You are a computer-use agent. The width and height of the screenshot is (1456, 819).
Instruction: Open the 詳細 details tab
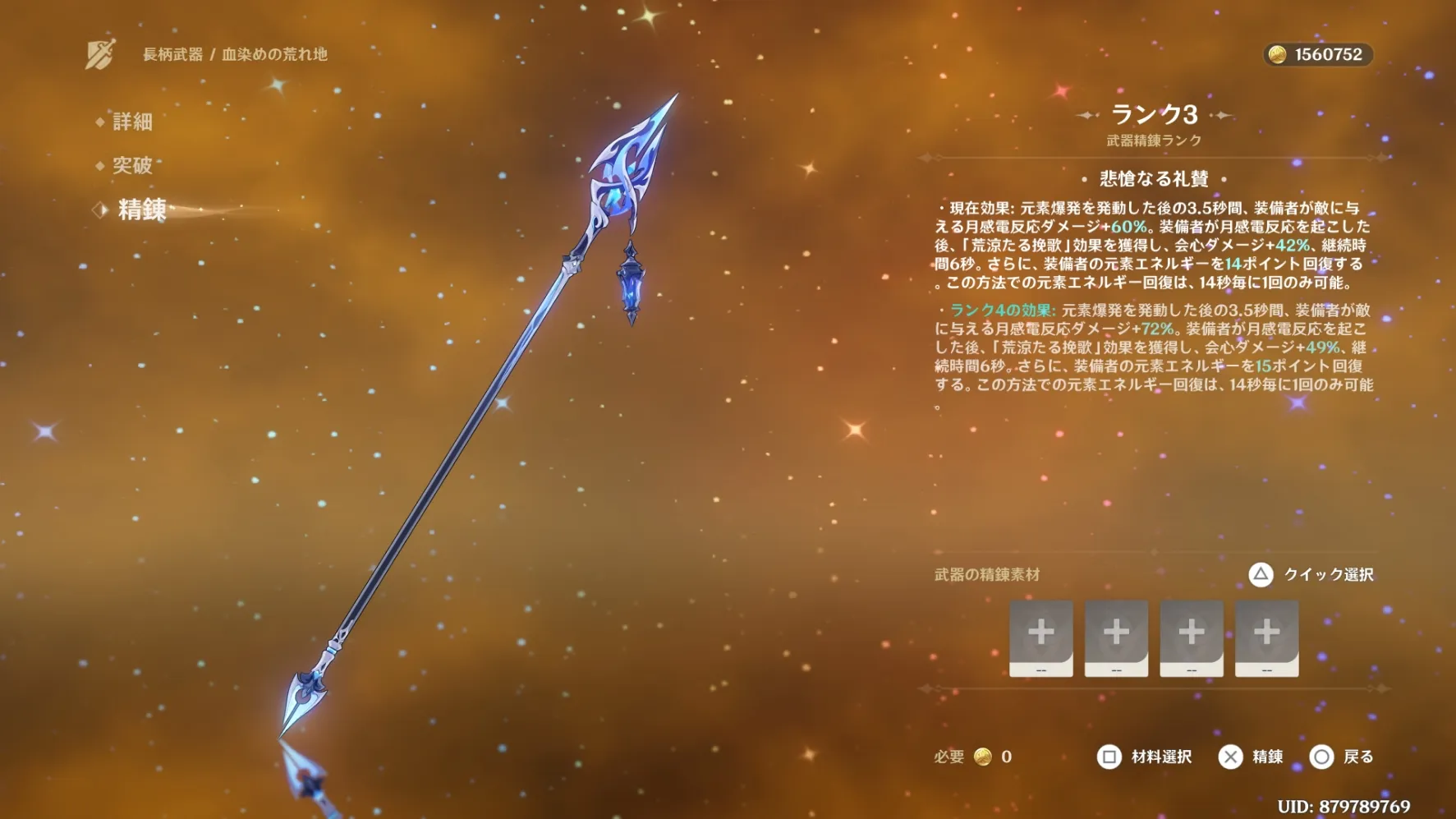tap(131, 122)
